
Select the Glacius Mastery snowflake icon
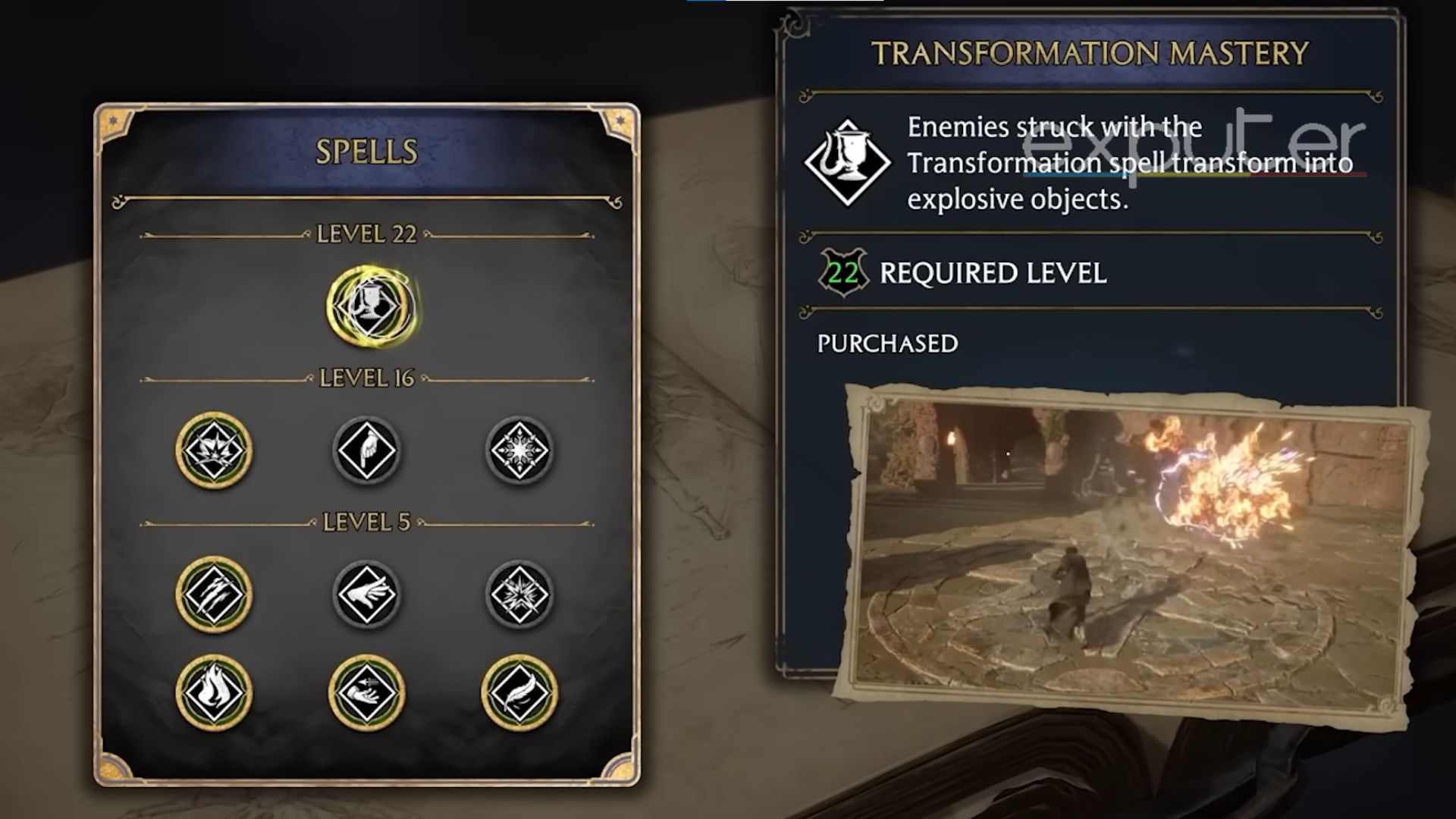[x=519, y=448]
